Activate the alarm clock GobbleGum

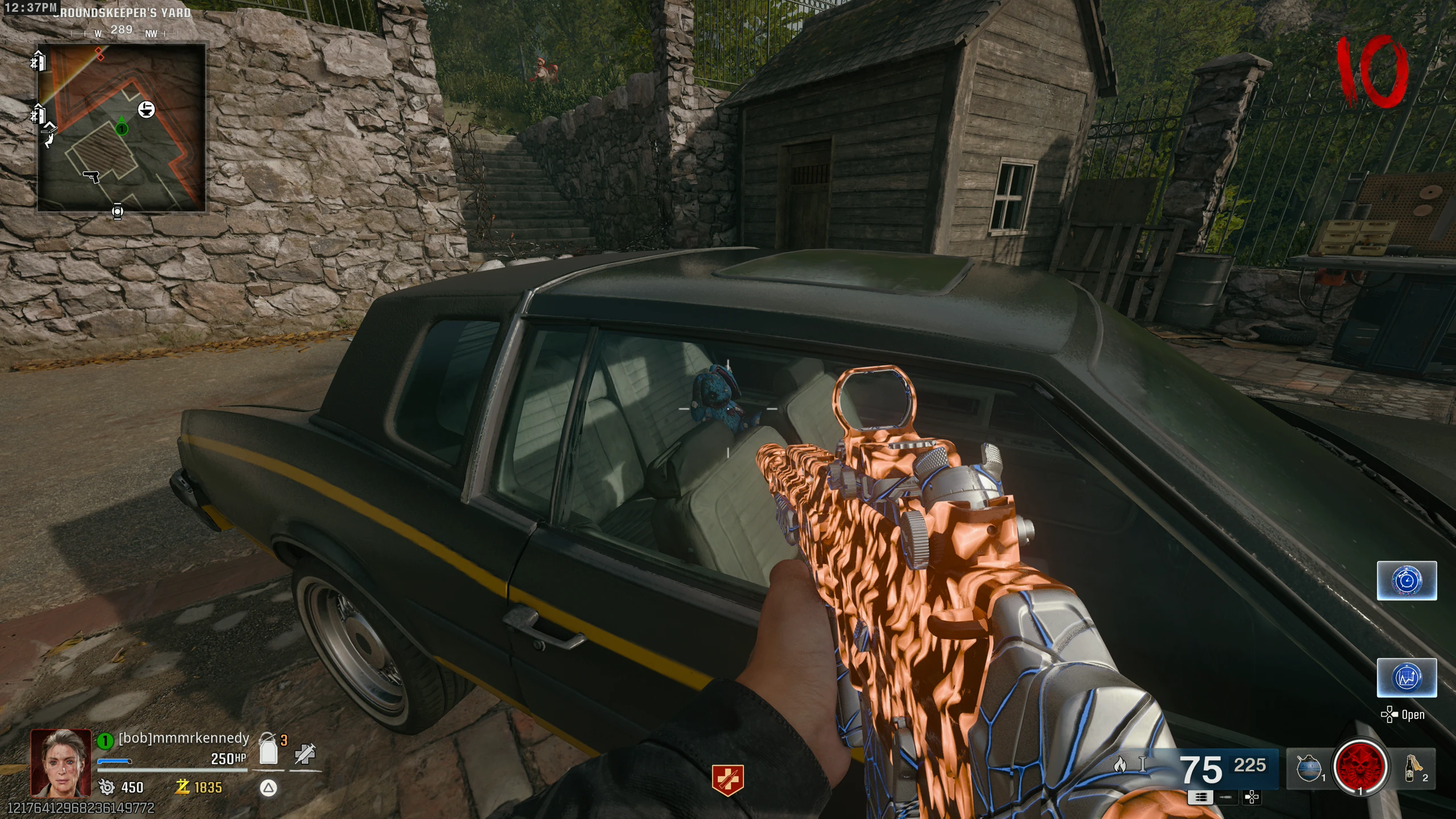click(x=1407, y=581)
